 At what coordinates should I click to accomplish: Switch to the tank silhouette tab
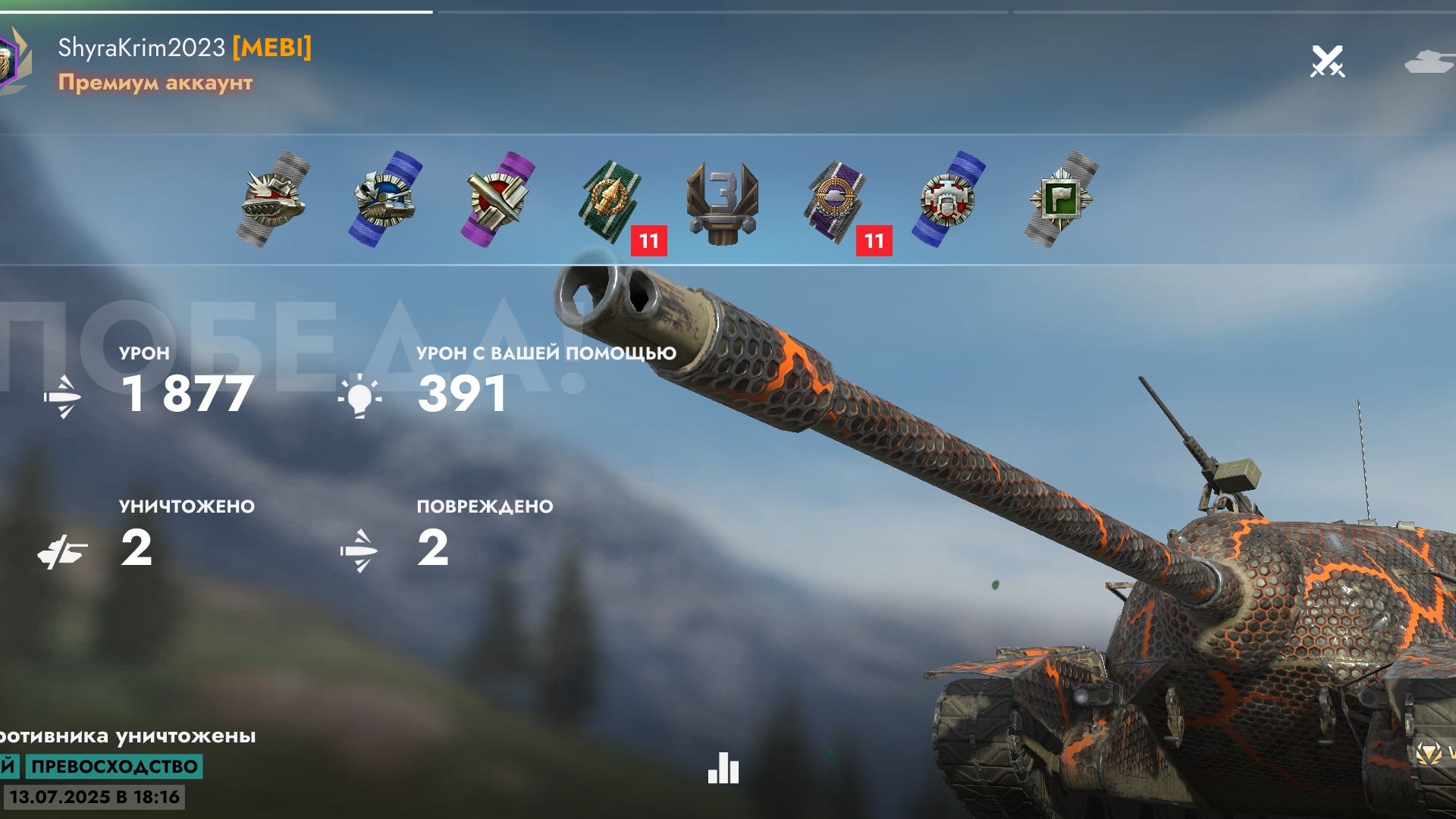click(1429, 61)
